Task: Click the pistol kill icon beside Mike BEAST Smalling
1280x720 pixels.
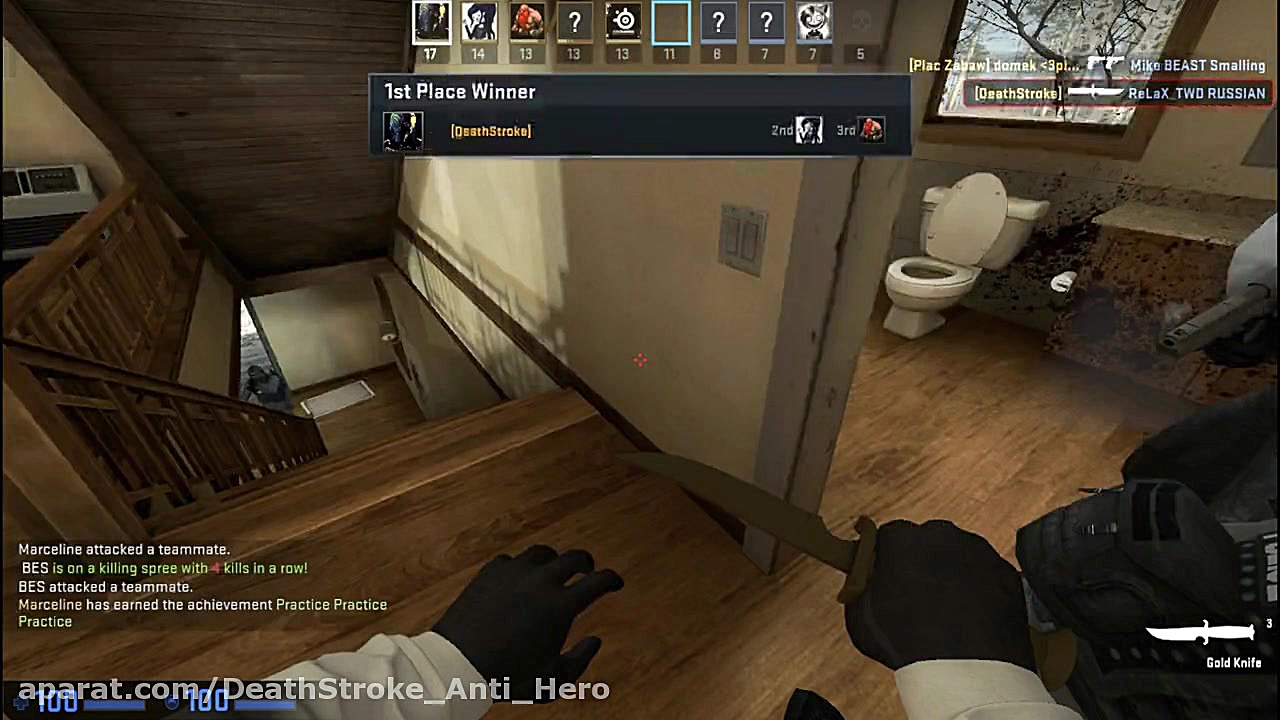Action: (x=1108, y=62)
